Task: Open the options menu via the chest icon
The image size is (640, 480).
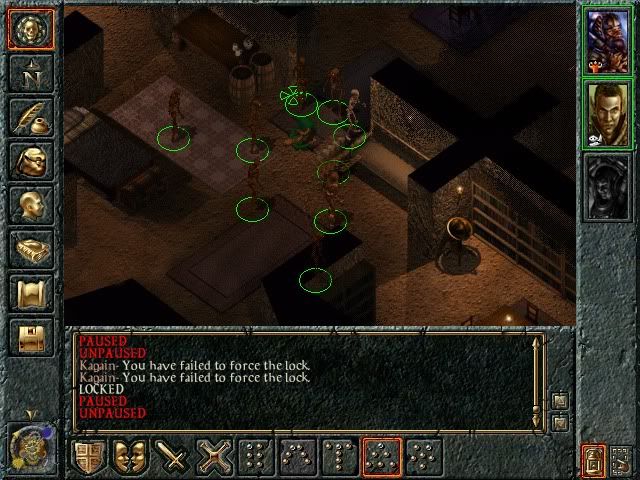Action: (x=30, y=337)
